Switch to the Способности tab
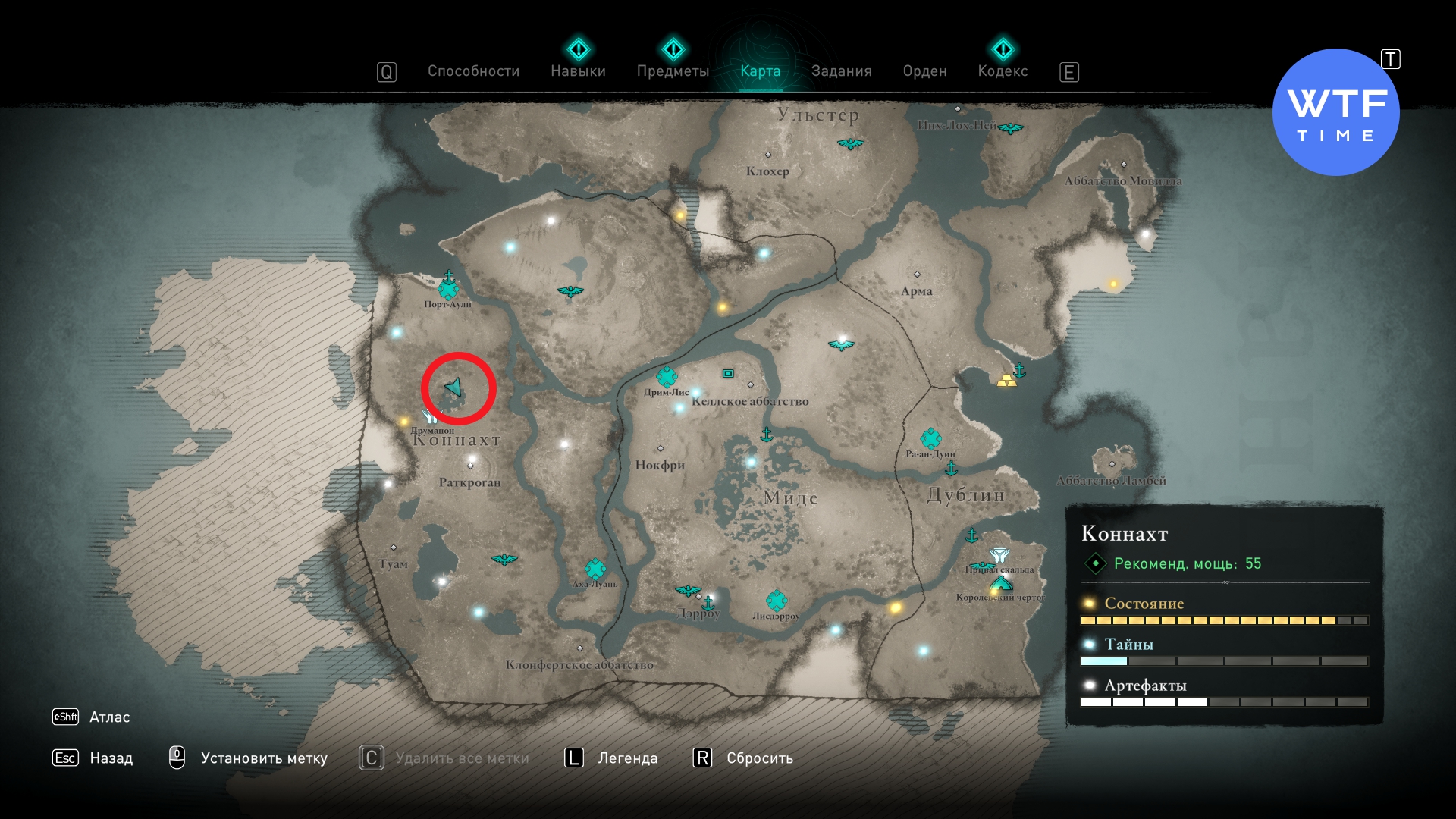Image resolution: width=1456 pixels, height=819 pixels. (473, 71)
